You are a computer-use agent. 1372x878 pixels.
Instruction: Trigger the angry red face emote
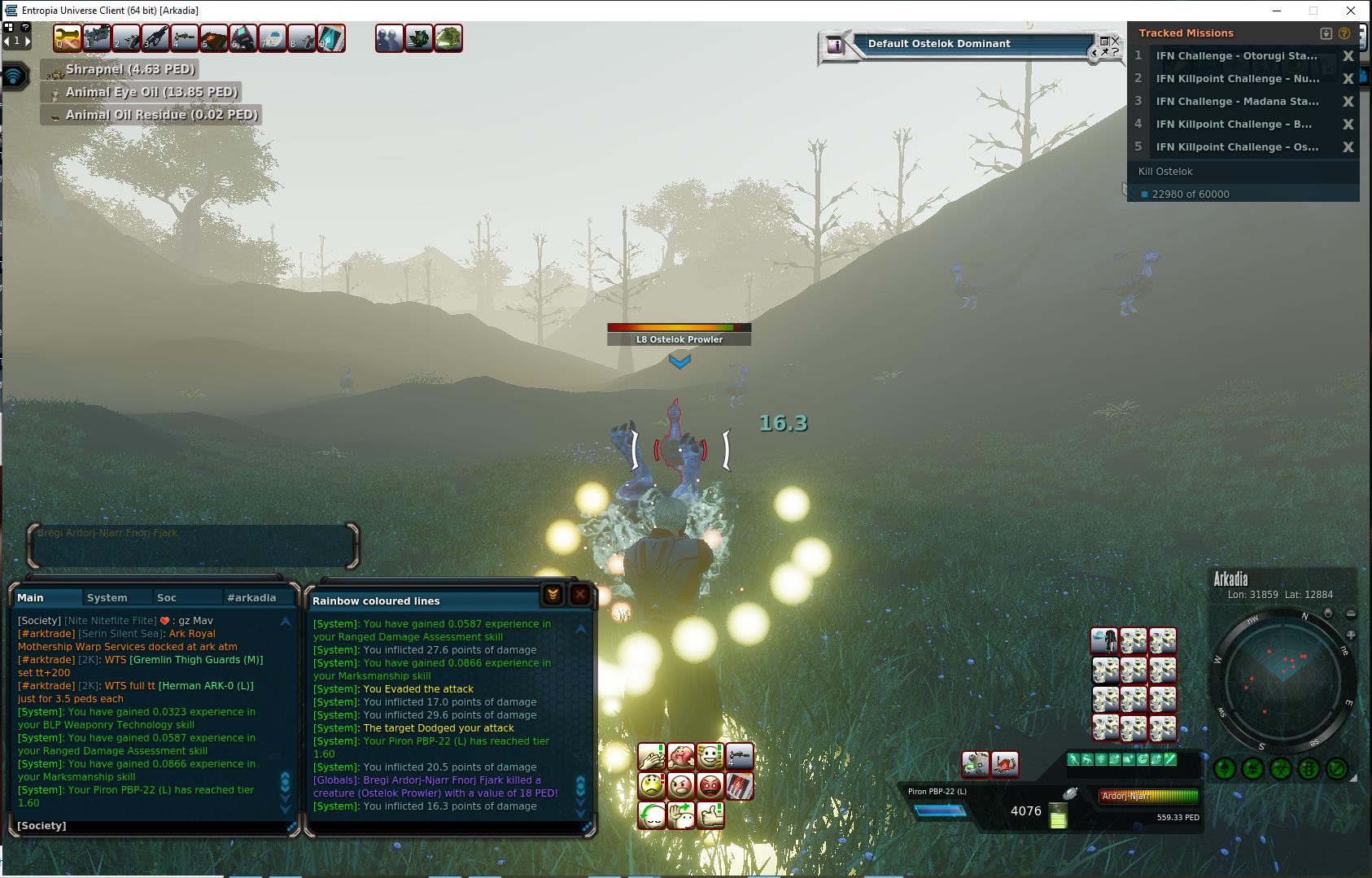pos(710,786)
